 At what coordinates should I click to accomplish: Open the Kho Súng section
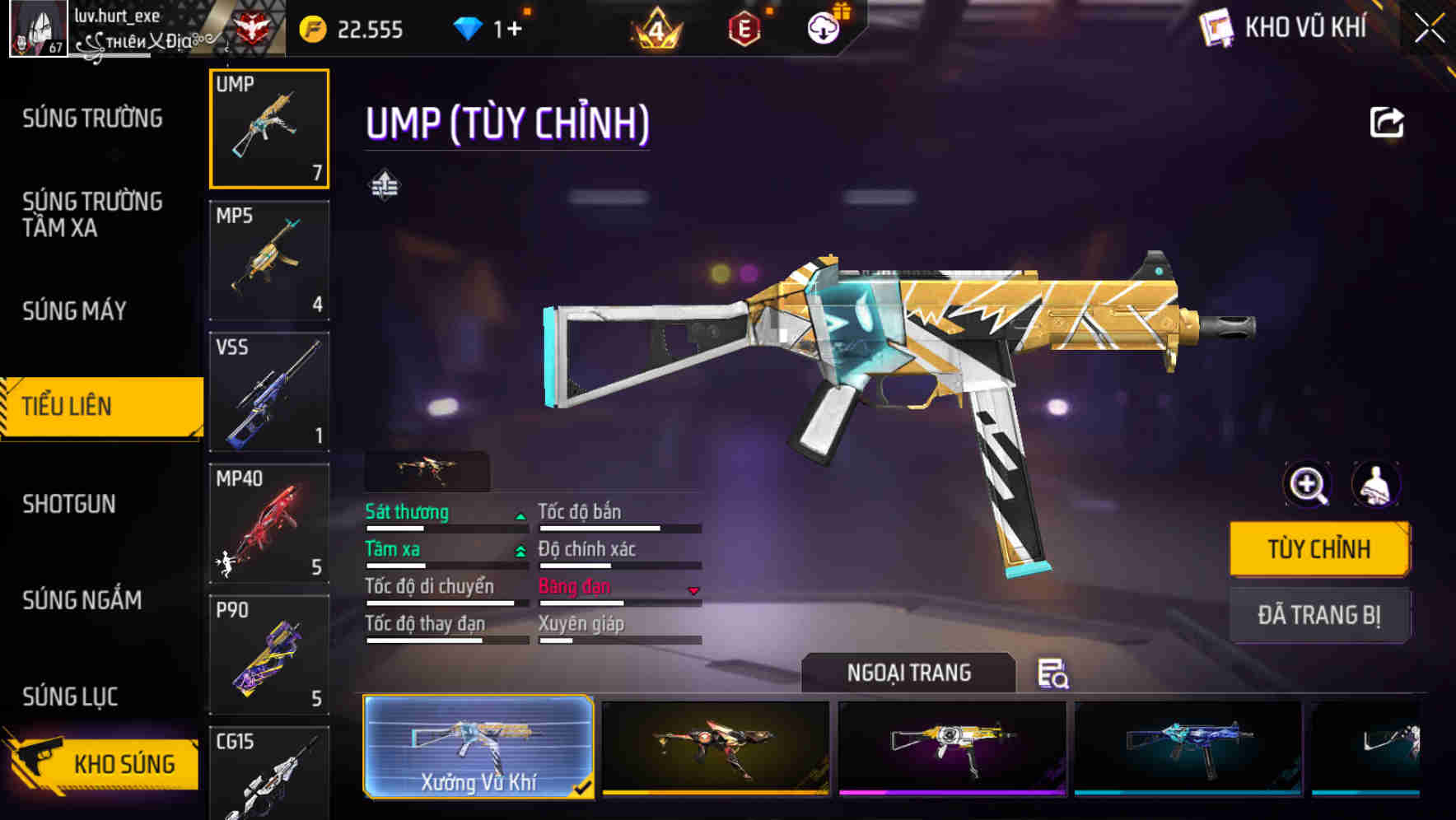click(103, 763)
